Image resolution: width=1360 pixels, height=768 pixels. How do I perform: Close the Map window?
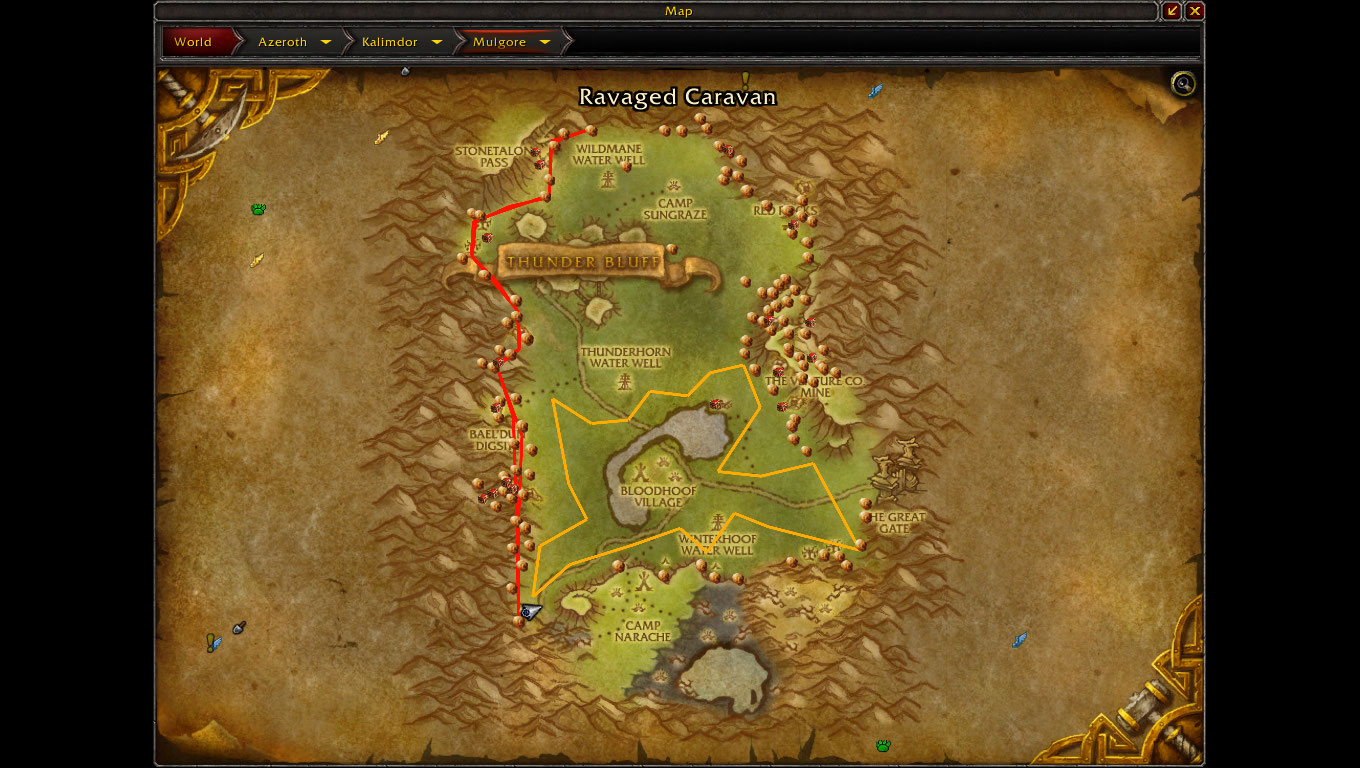pos(1195,11)
